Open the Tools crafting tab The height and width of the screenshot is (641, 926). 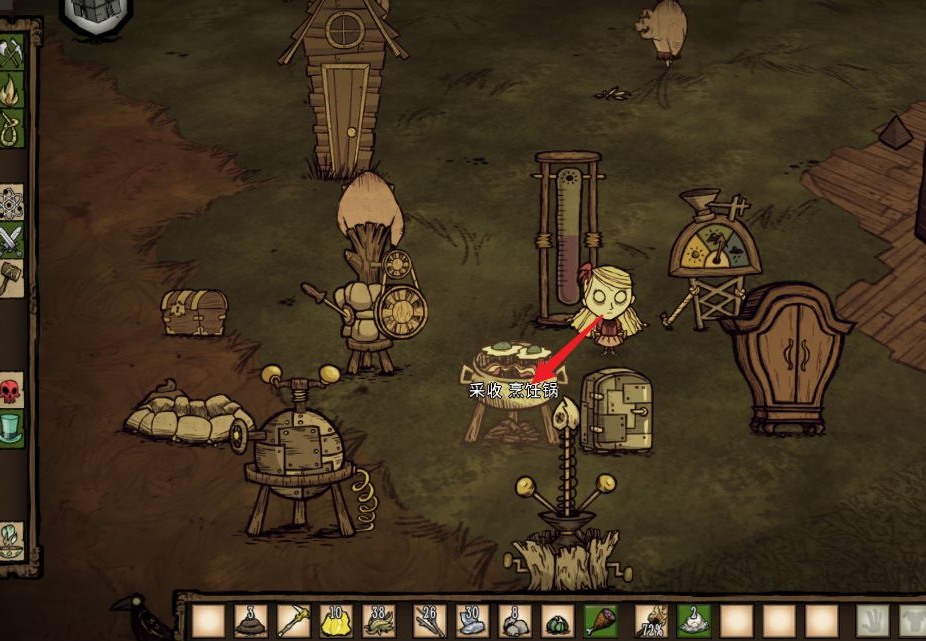click(x=12, y=54)
